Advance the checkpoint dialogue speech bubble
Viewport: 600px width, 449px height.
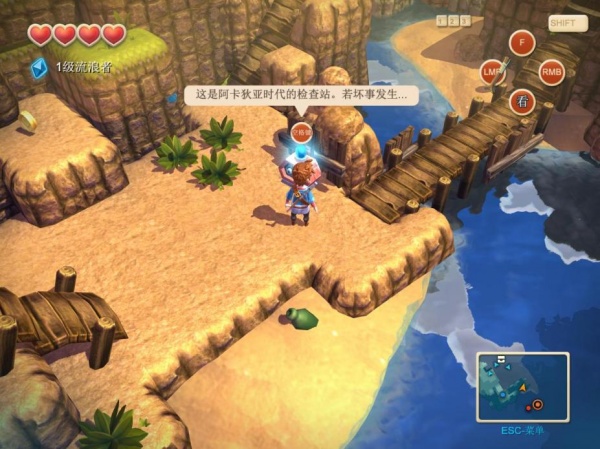(x=301, y=96)
